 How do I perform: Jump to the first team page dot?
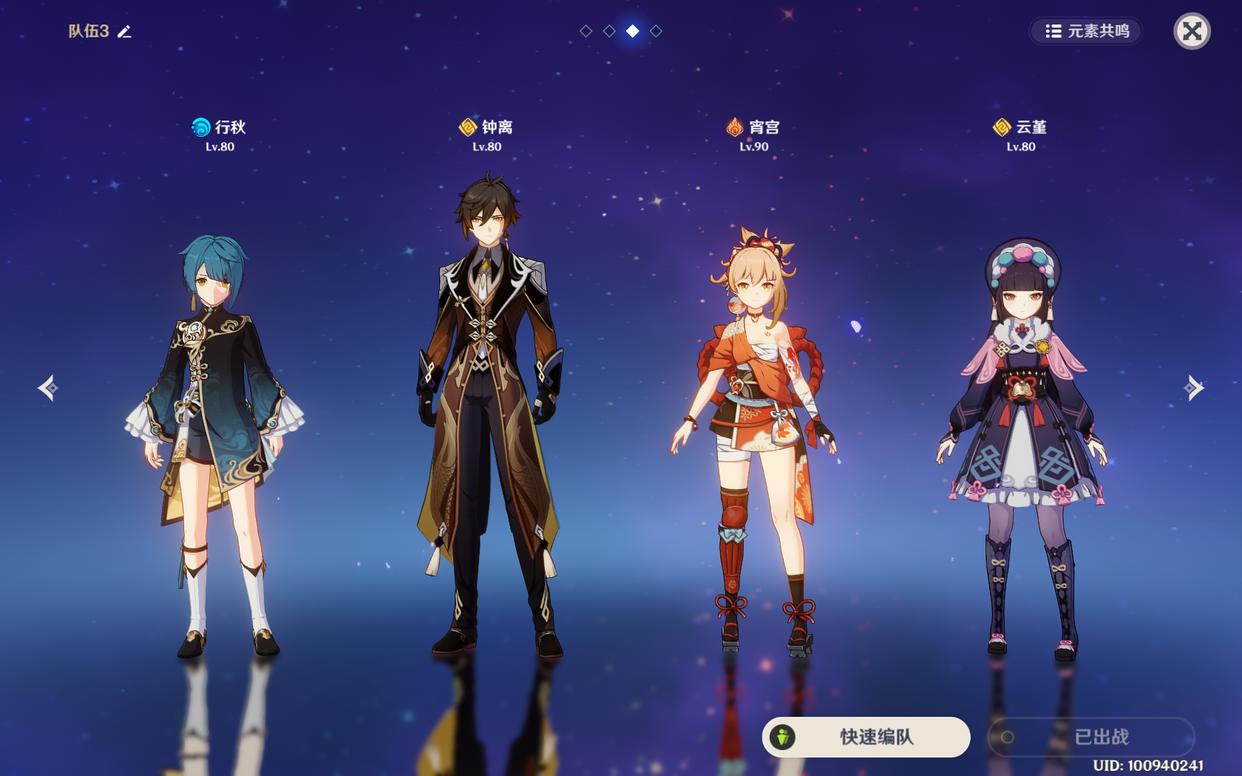click(586, 31)
